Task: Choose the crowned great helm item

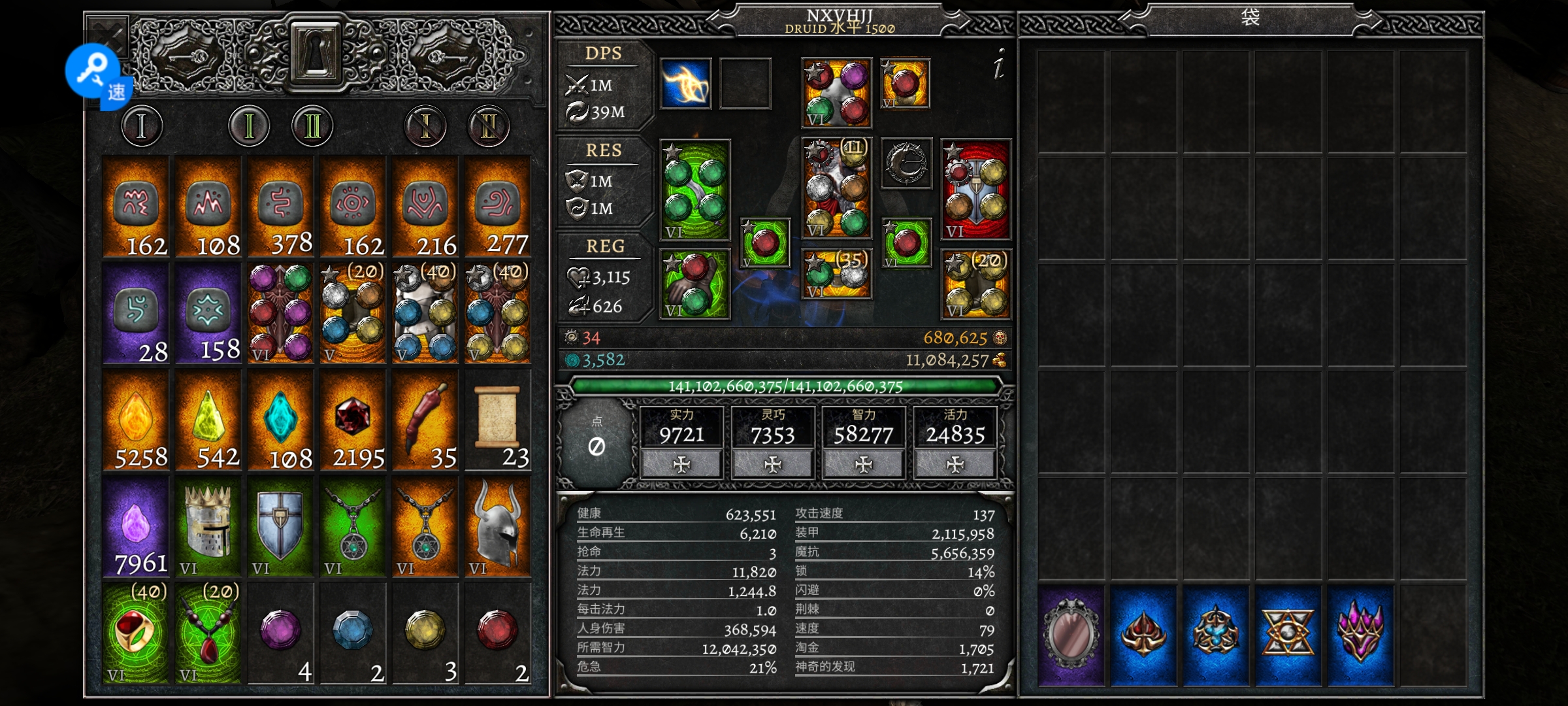Action: (208, 528)
